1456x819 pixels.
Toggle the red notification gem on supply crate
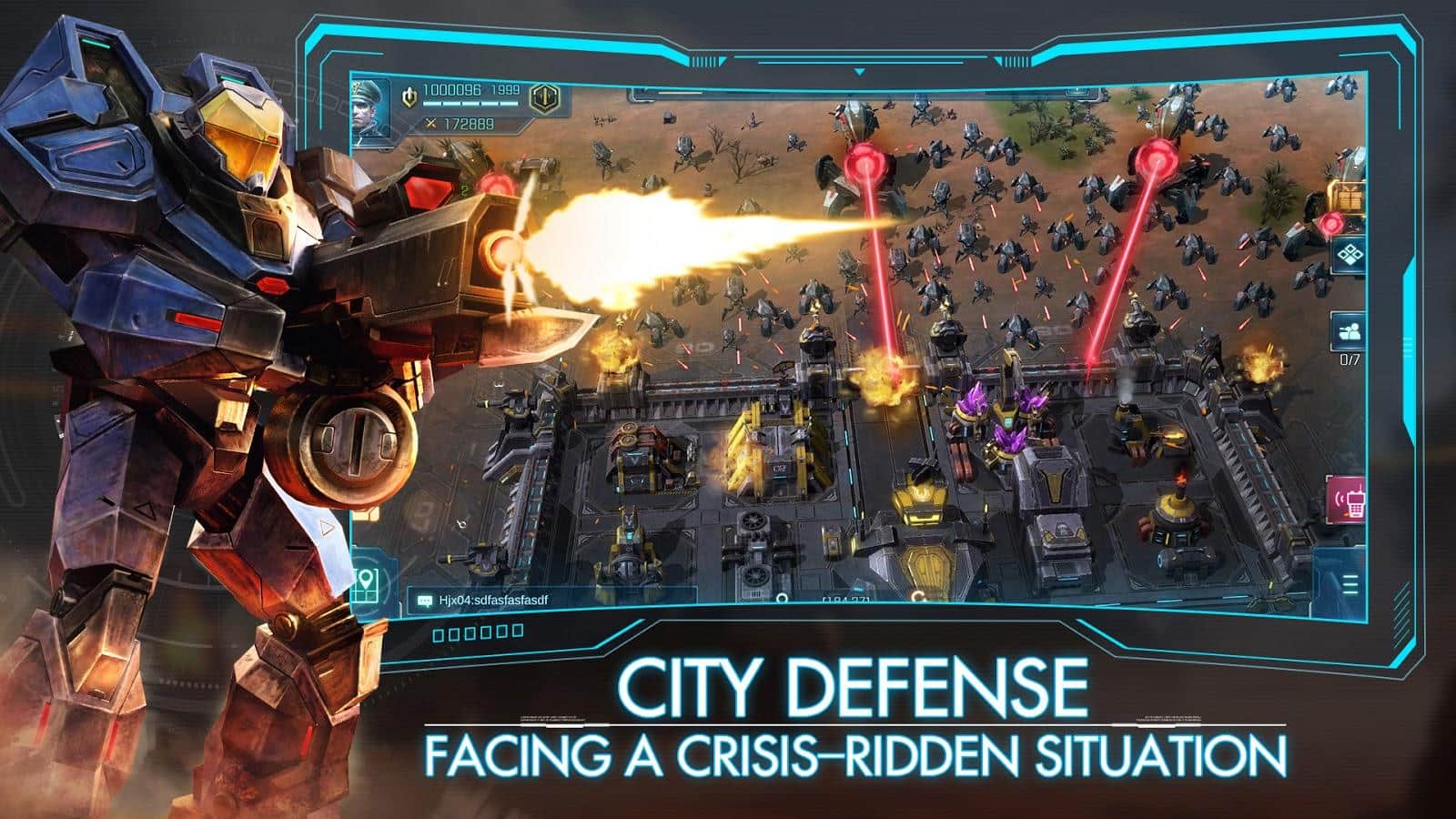point(1330,223)
